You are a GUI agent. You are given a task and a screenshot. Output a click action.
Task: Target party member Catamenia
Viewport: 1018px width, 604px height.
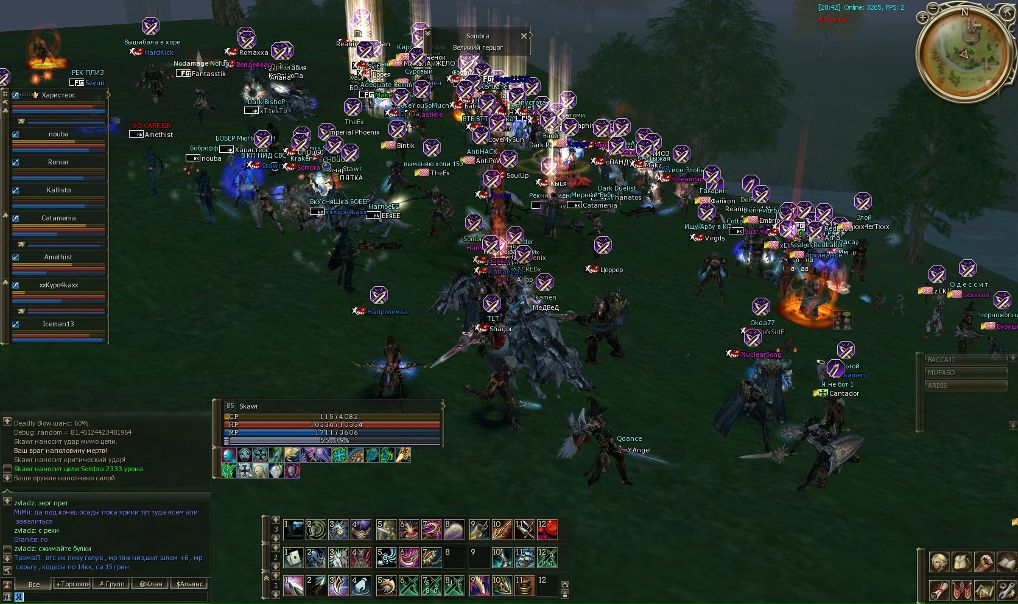click(58, 217)
